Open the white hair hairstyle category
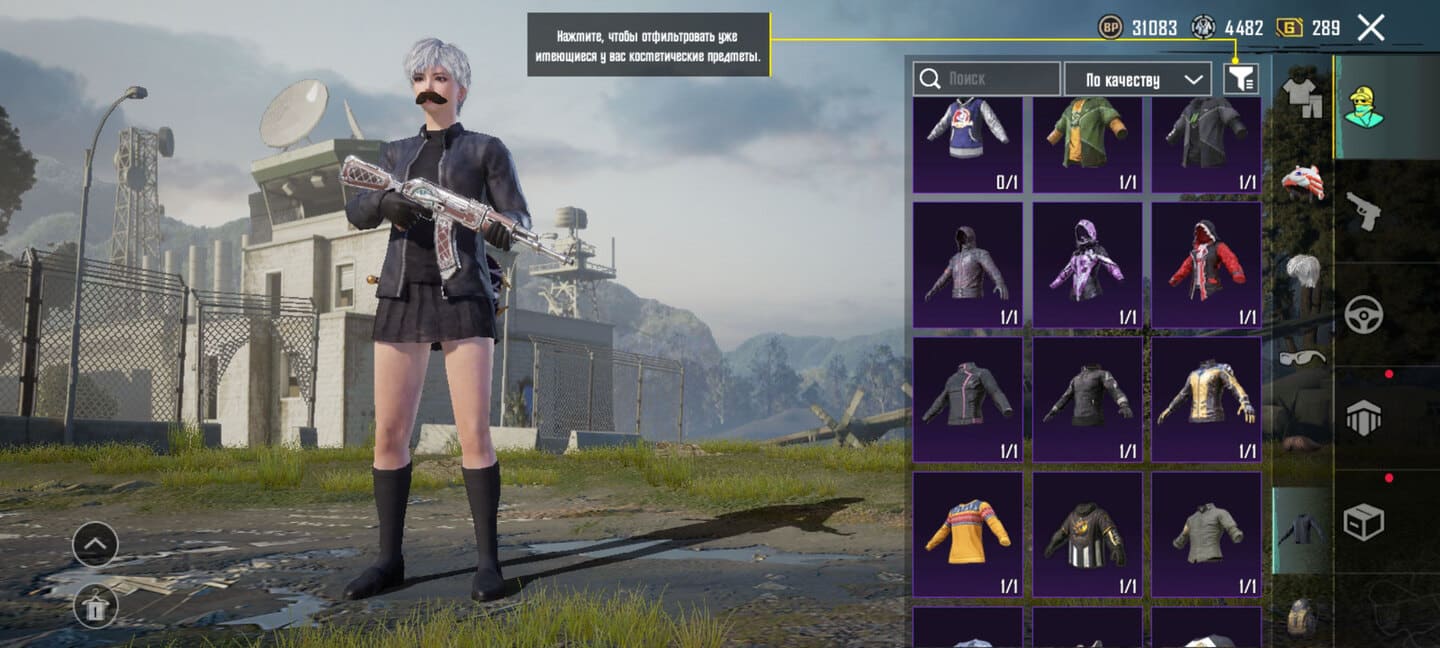1440x648 pixels. (x=1302, y=272)
